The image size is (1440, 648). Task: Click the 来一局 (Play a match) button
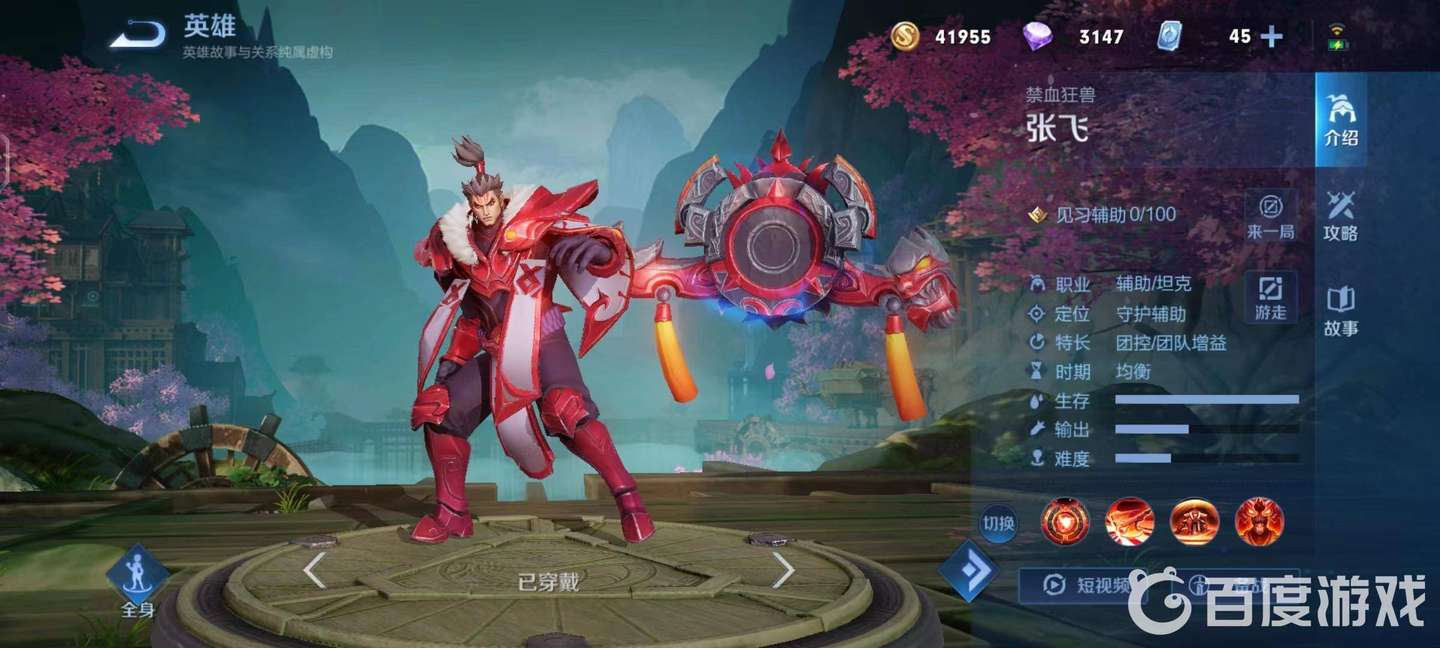click(x=1270, y=216)
